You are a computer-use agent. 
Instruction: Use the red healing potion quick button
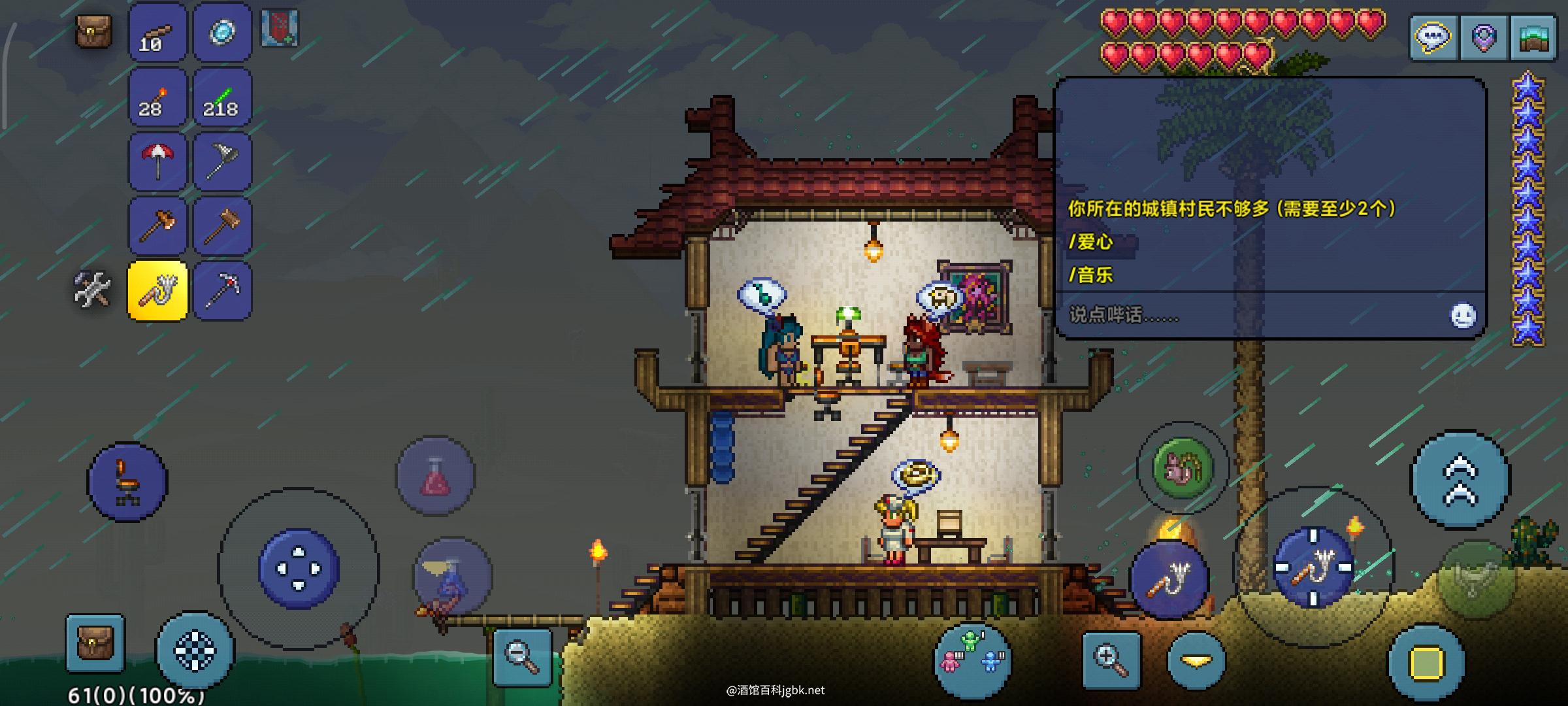click(x=435, y=476)
